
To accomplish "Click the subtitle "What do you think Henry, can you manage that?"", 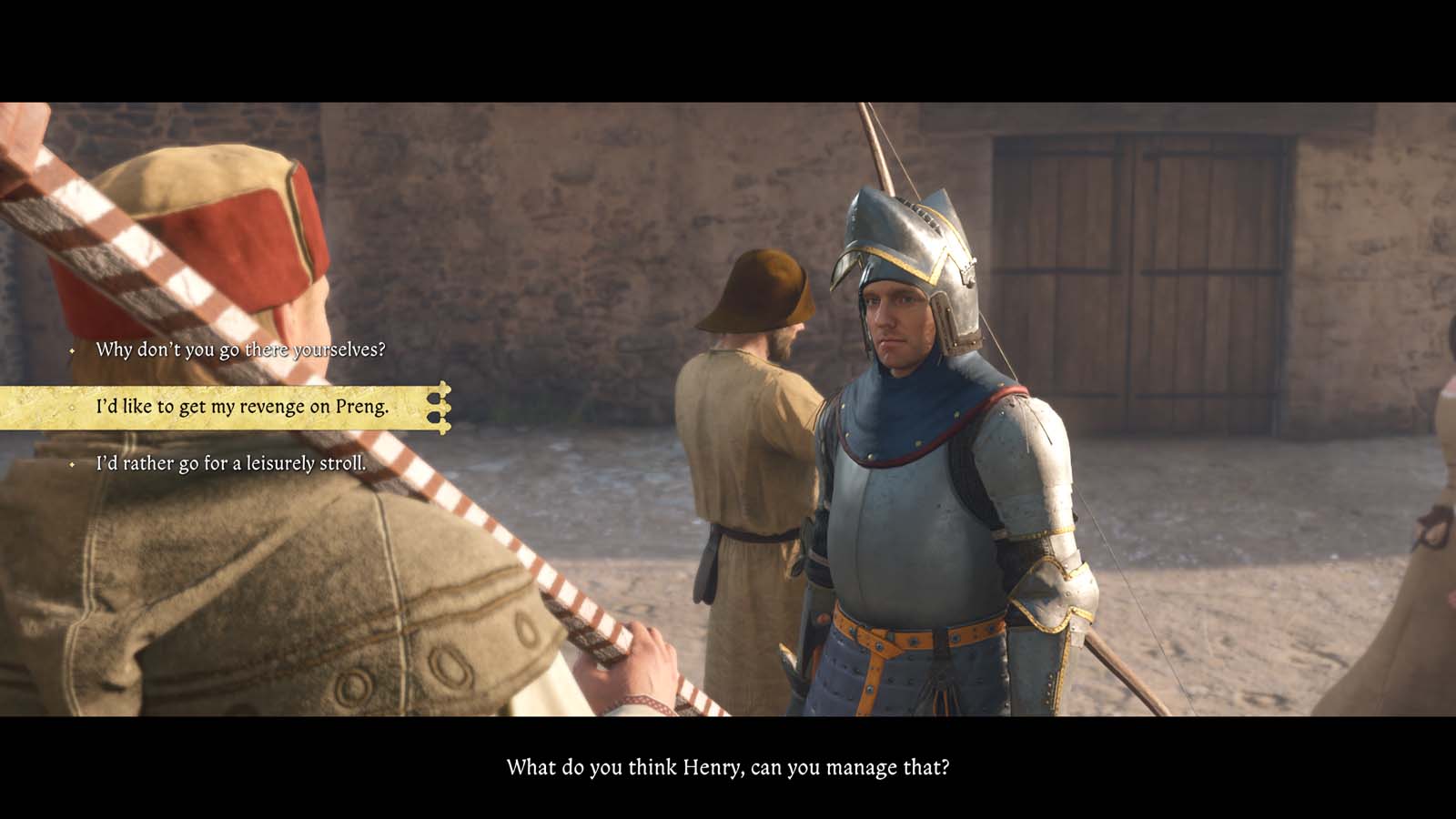I will point(728,769).
